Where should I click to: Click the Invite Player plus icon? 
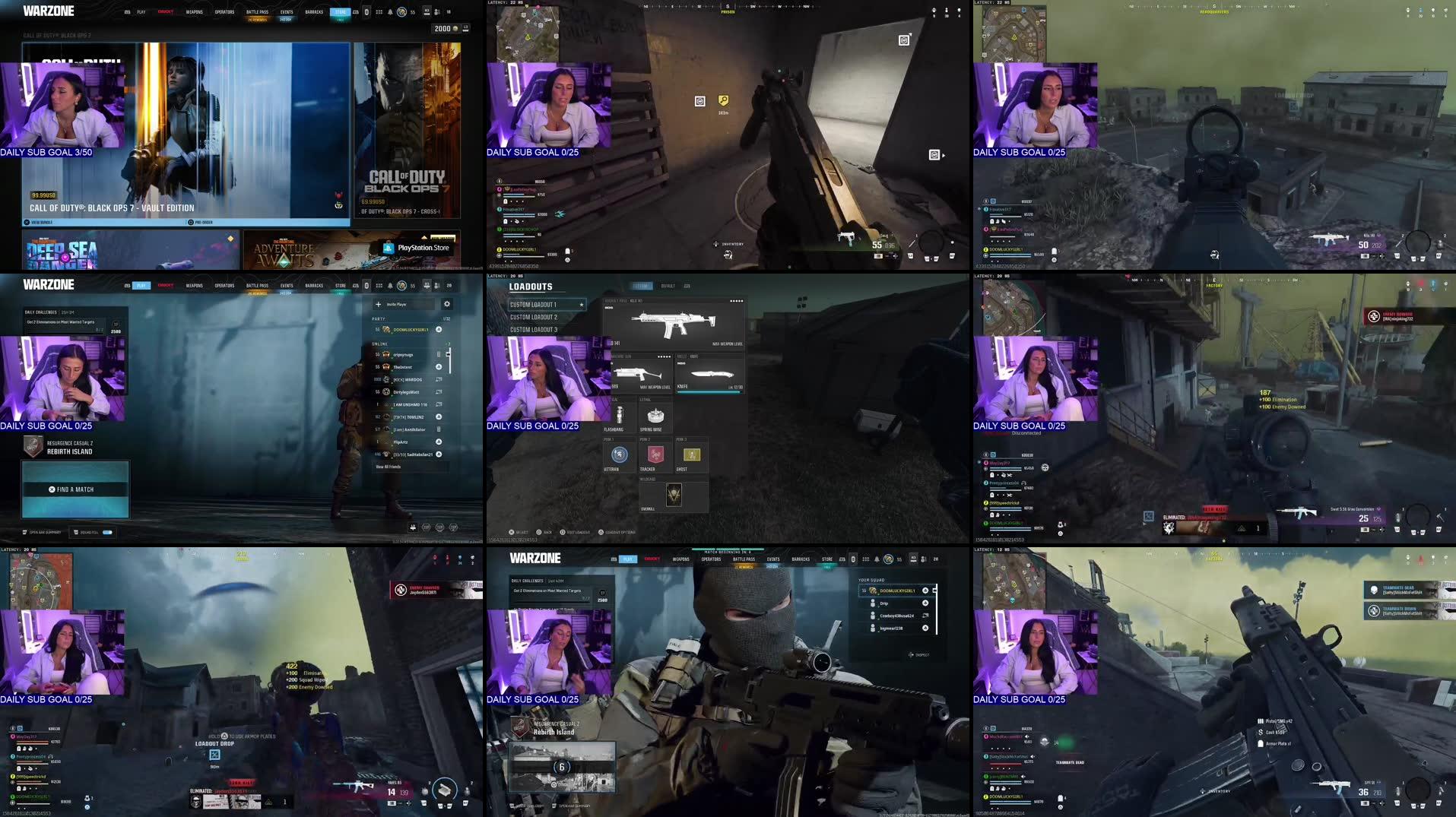379,304
